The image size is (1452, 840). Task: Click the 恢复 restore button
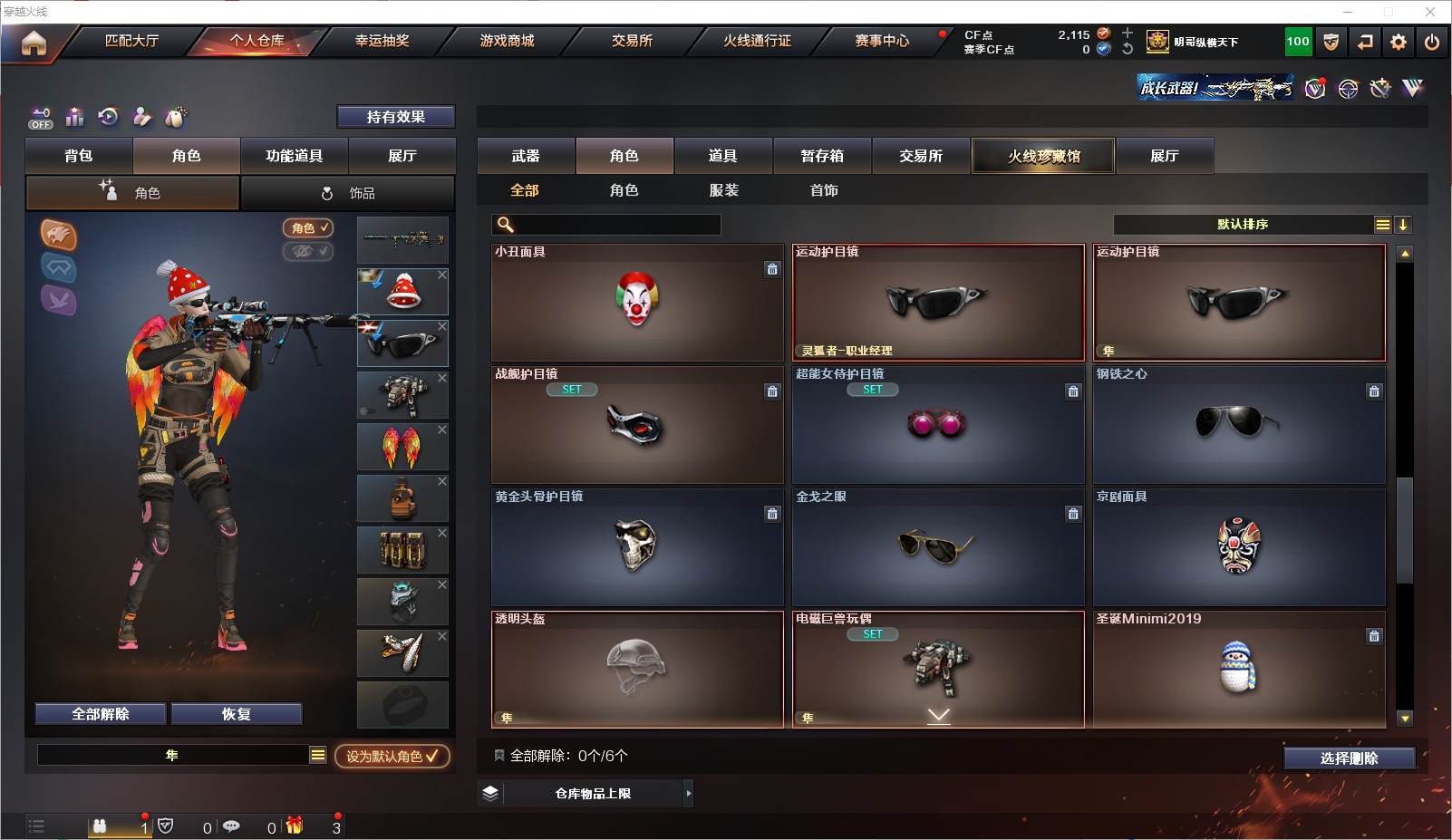click(236, 714)
